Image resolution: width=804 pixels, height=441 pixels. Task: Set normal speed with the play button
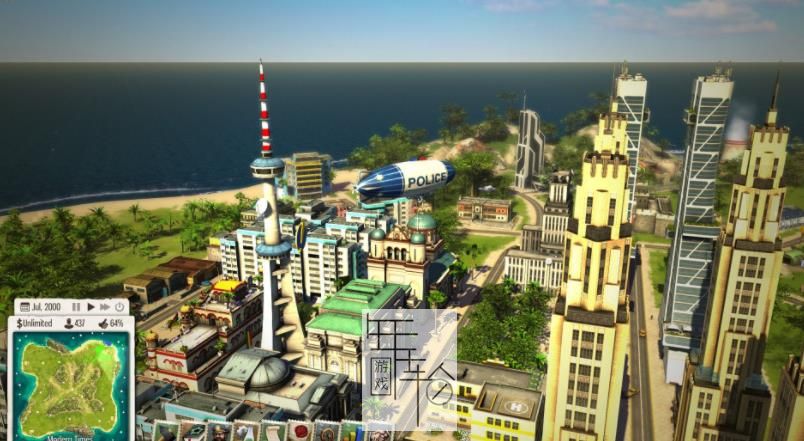90,306
